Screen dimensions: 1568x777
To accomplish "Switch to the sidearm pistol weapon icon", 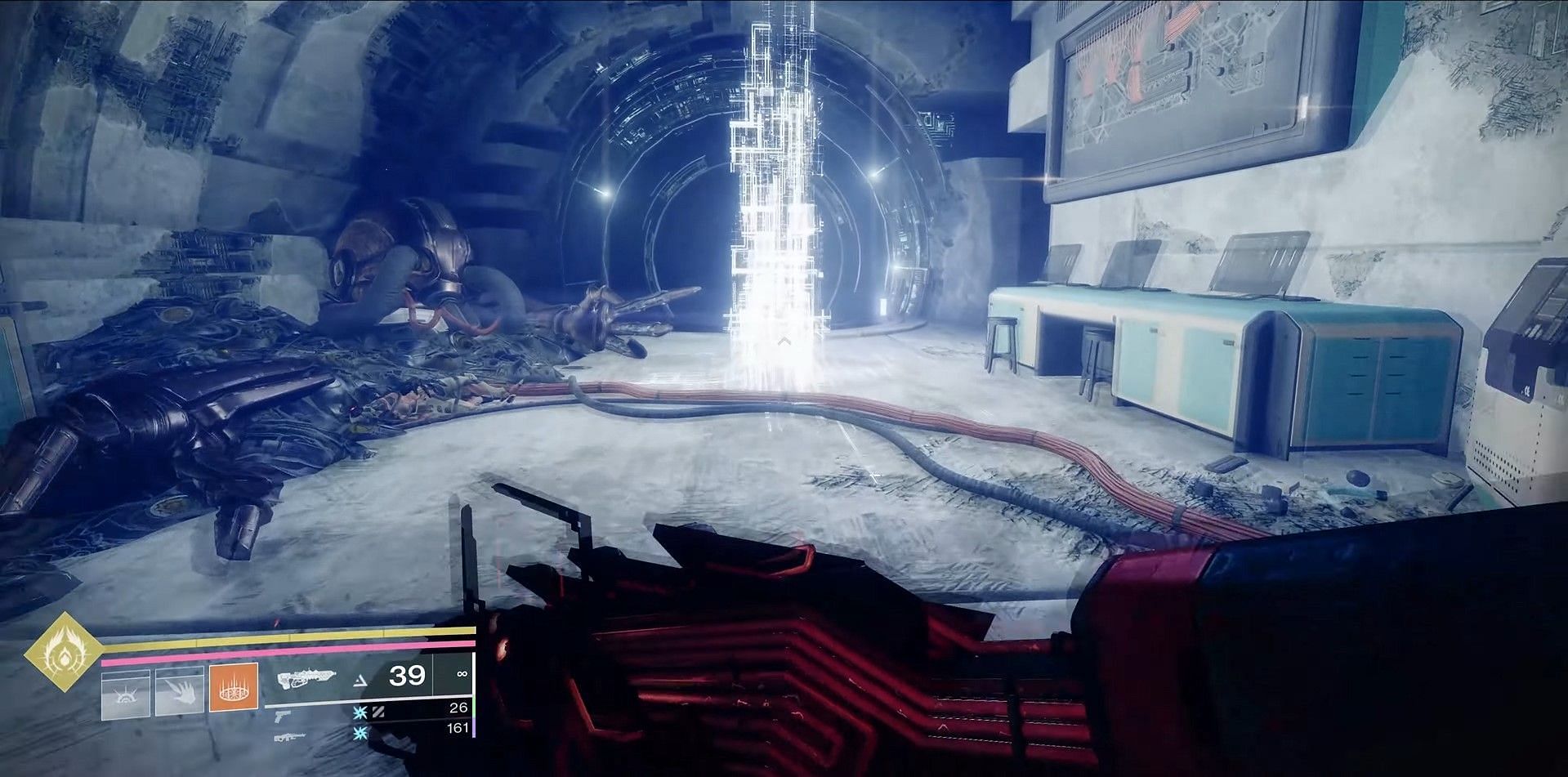I will tap(284, 714).
